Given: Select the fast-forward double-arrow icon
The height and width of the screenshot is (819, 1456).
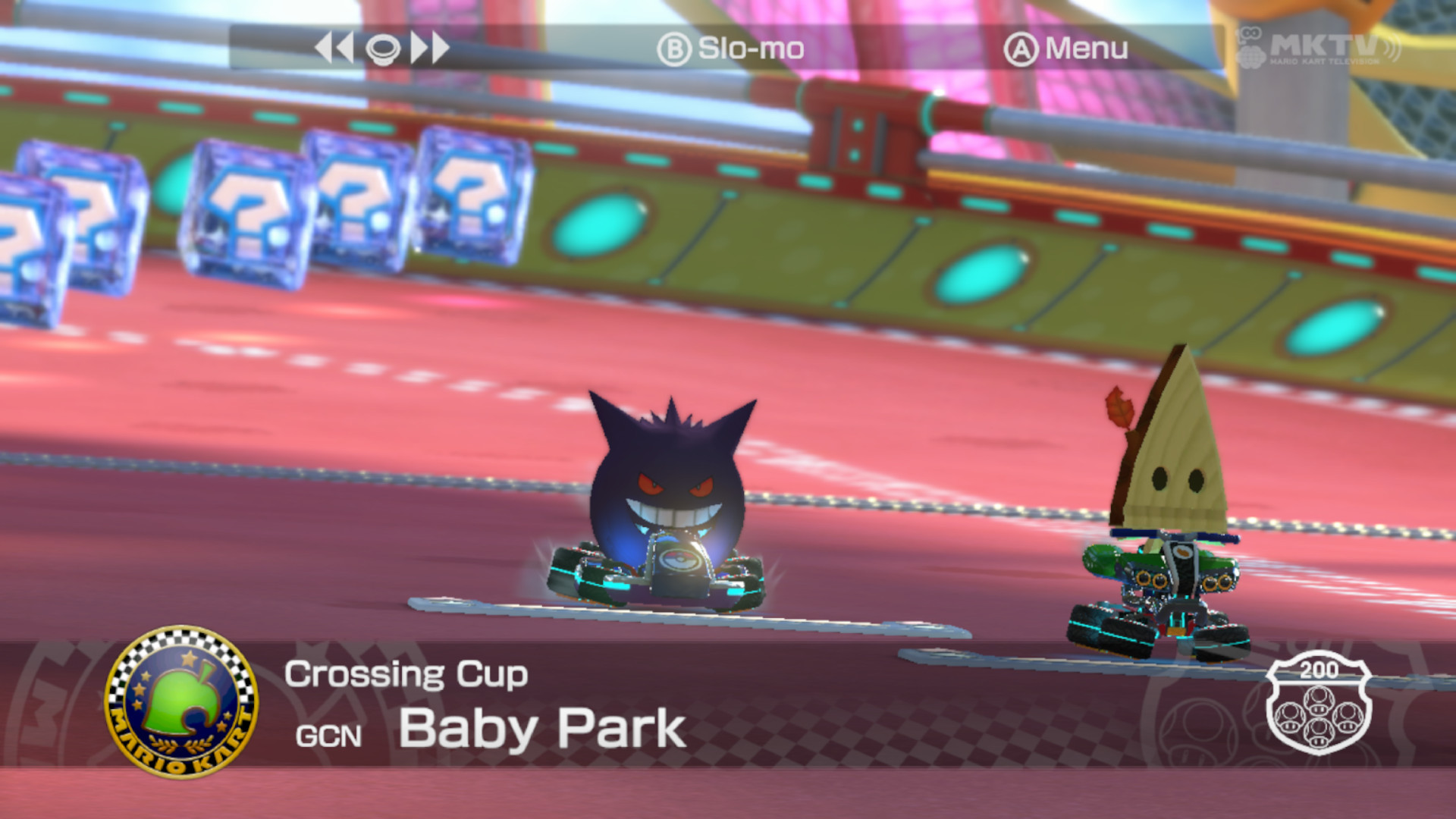Looking at the screenshot, I should tap(429, 47).
